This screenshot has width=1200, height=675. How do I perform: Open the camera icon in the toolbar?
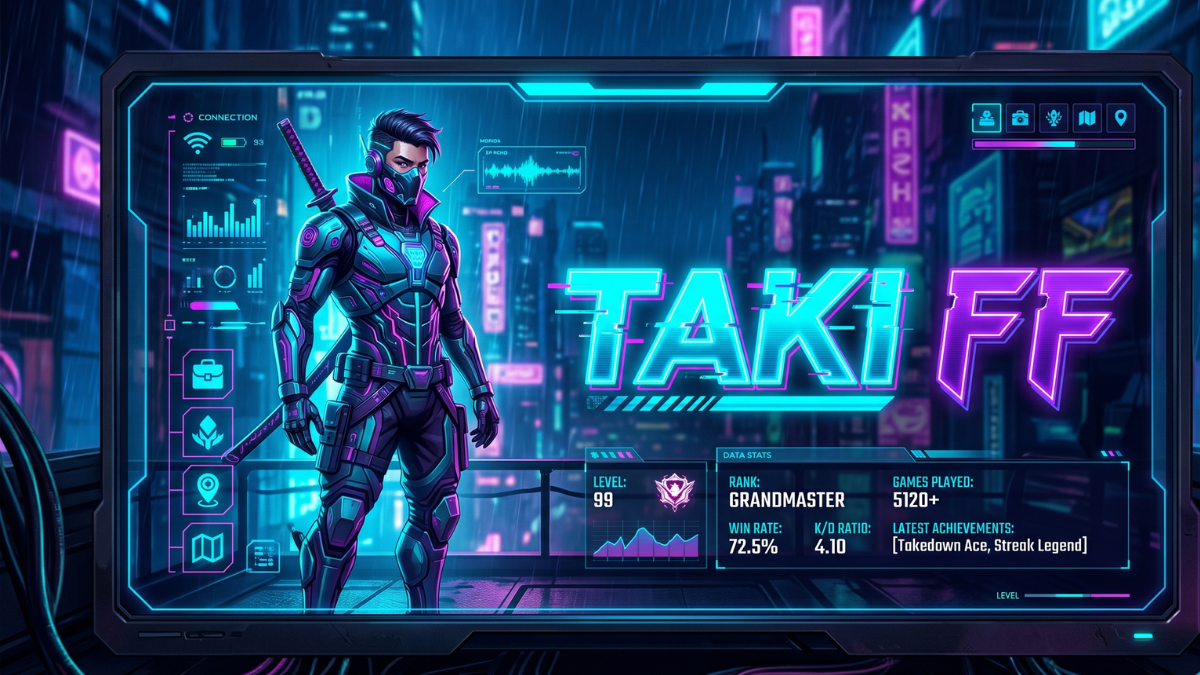tap(1020, 118)
